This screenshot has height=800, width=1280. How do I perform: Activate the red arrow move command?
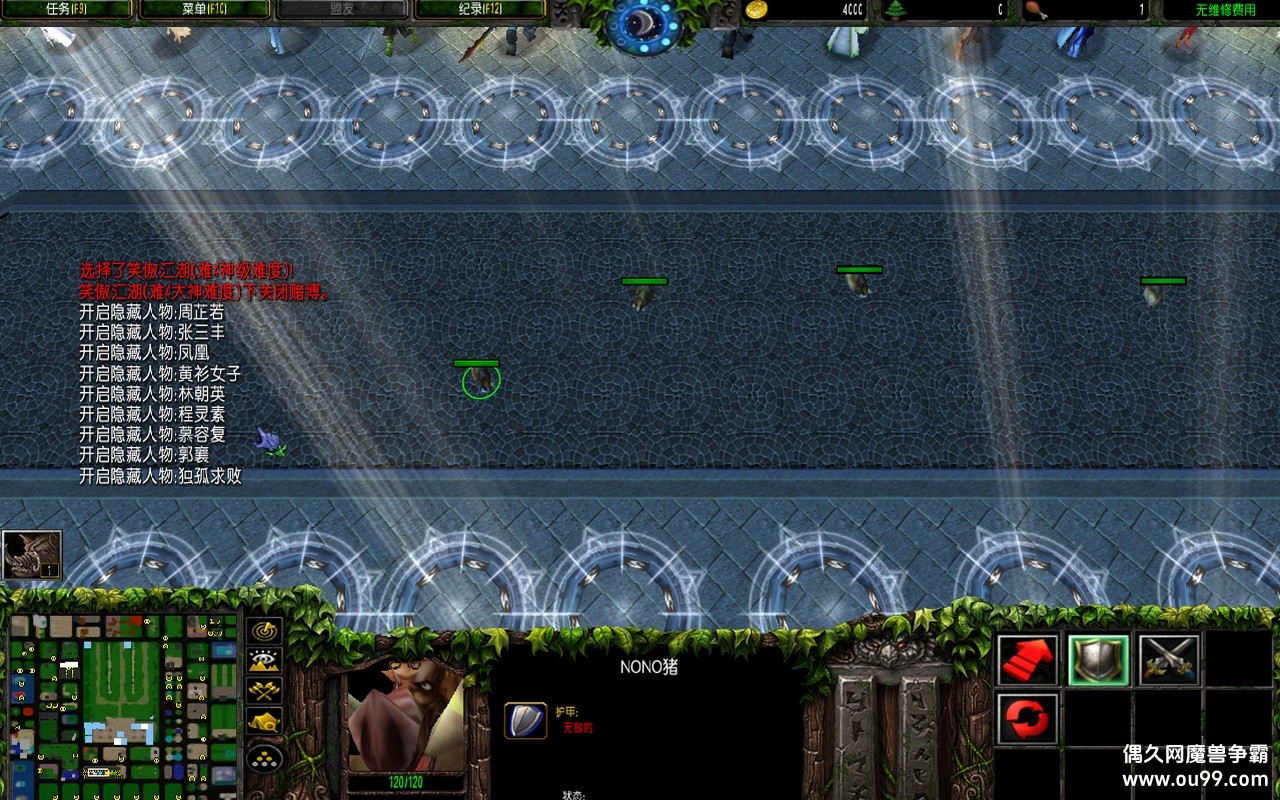(1028, 661)
